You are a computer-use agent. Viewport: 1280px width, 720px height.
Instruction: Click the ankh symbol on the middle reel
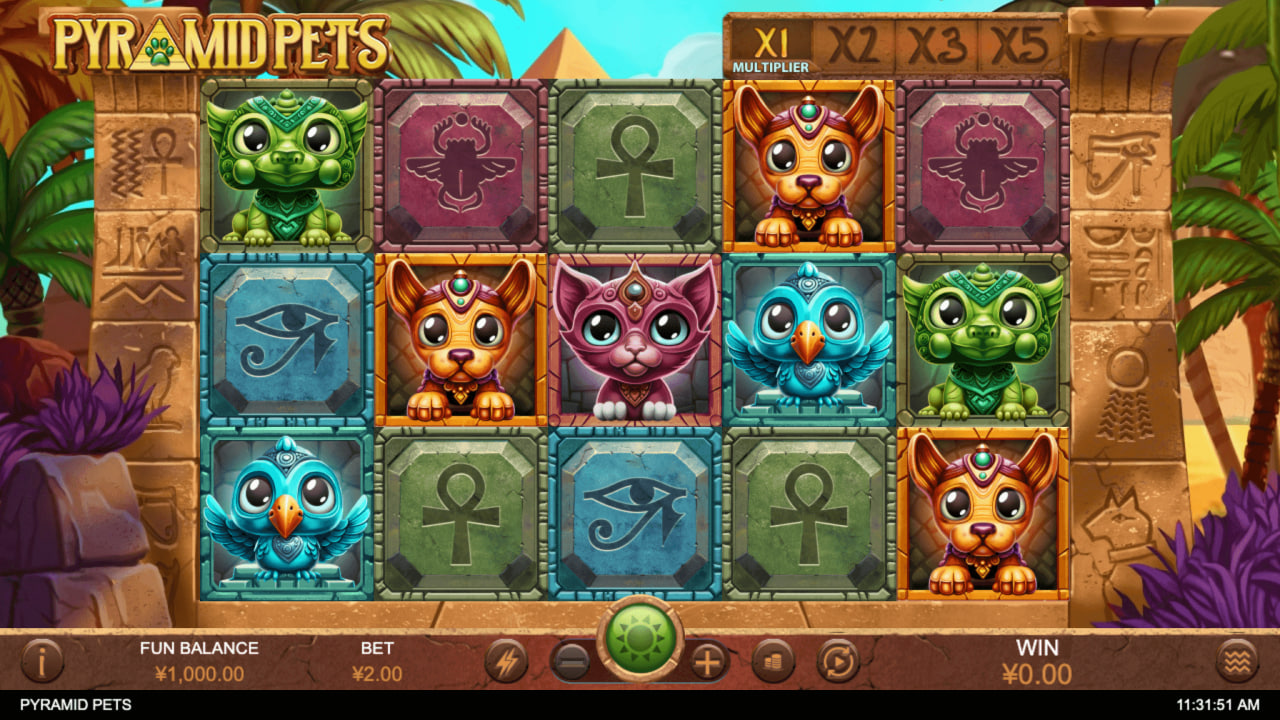633,165
